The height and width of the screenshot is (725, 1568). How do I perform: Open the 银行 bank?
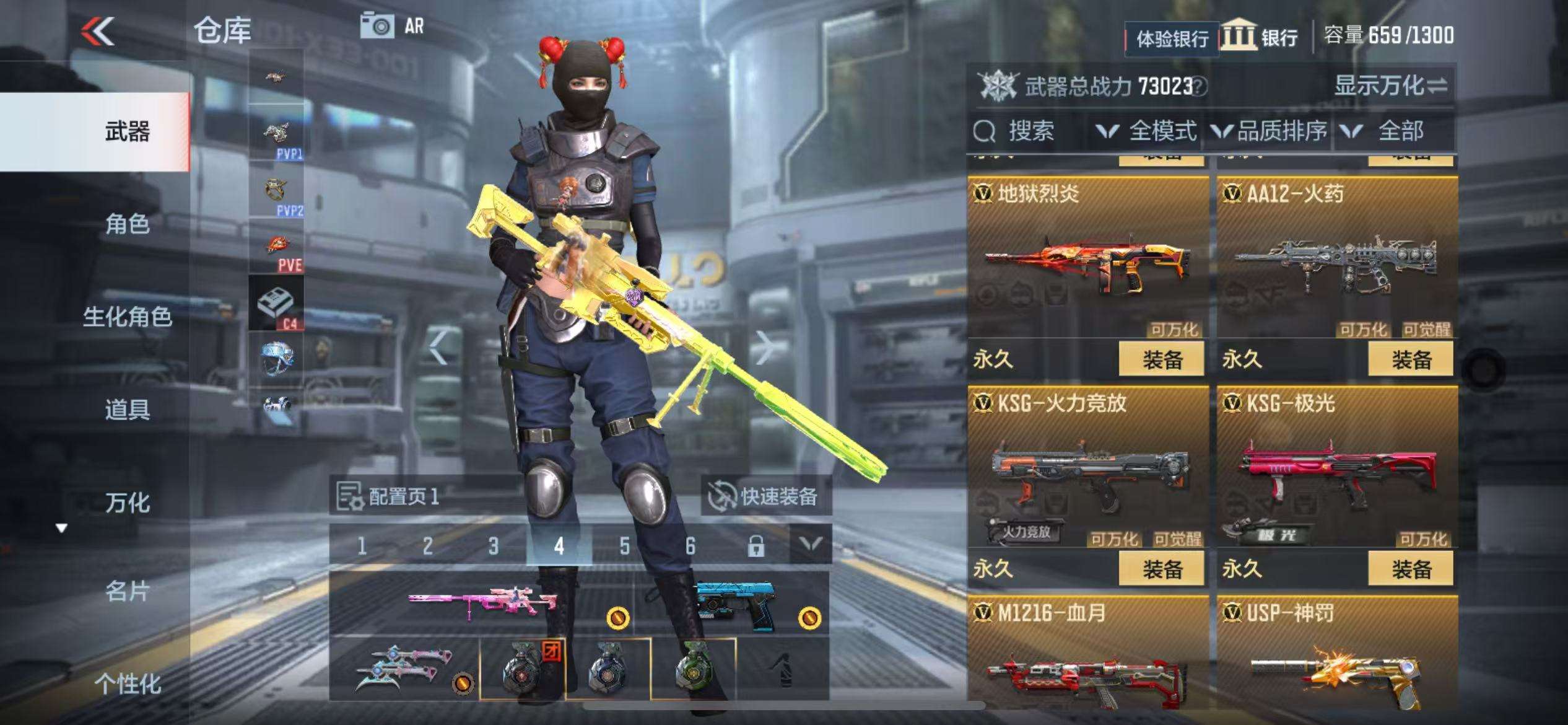coord(1261,37)
